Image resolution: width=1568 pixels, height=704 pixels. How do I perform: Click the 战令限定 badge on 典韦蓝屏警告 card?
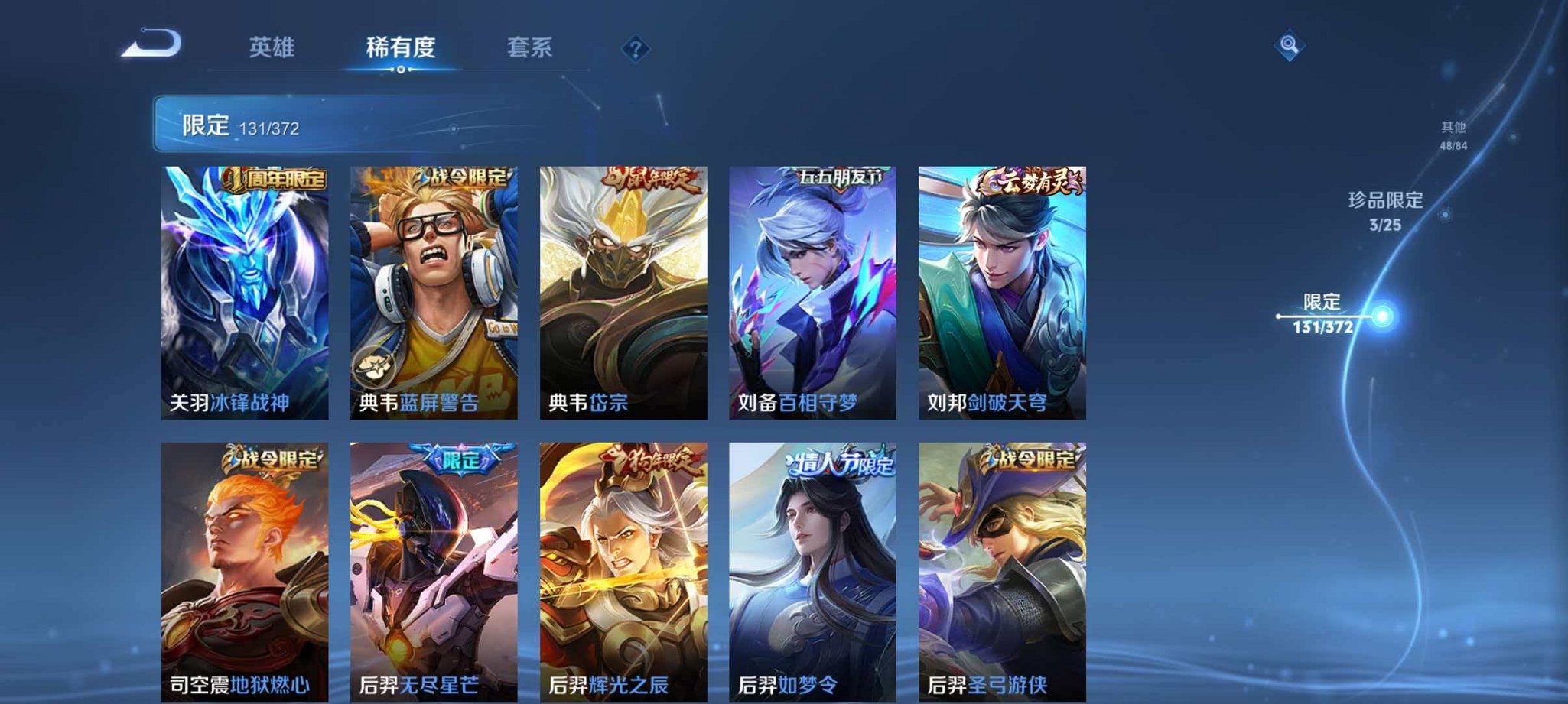pyautogui.click(x=466, y=178)
